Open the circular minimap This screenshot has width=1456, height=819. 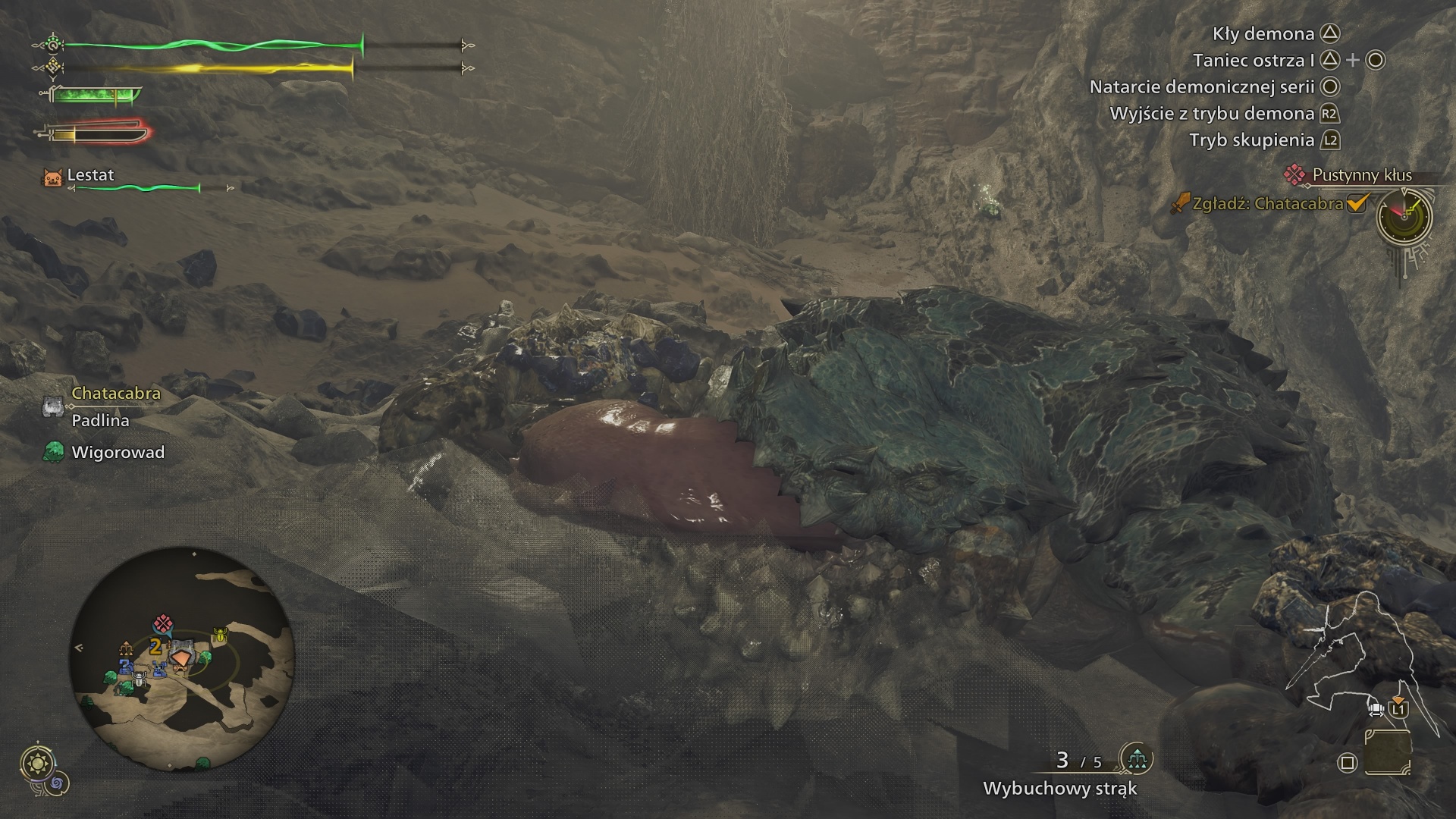coord(182,658)
